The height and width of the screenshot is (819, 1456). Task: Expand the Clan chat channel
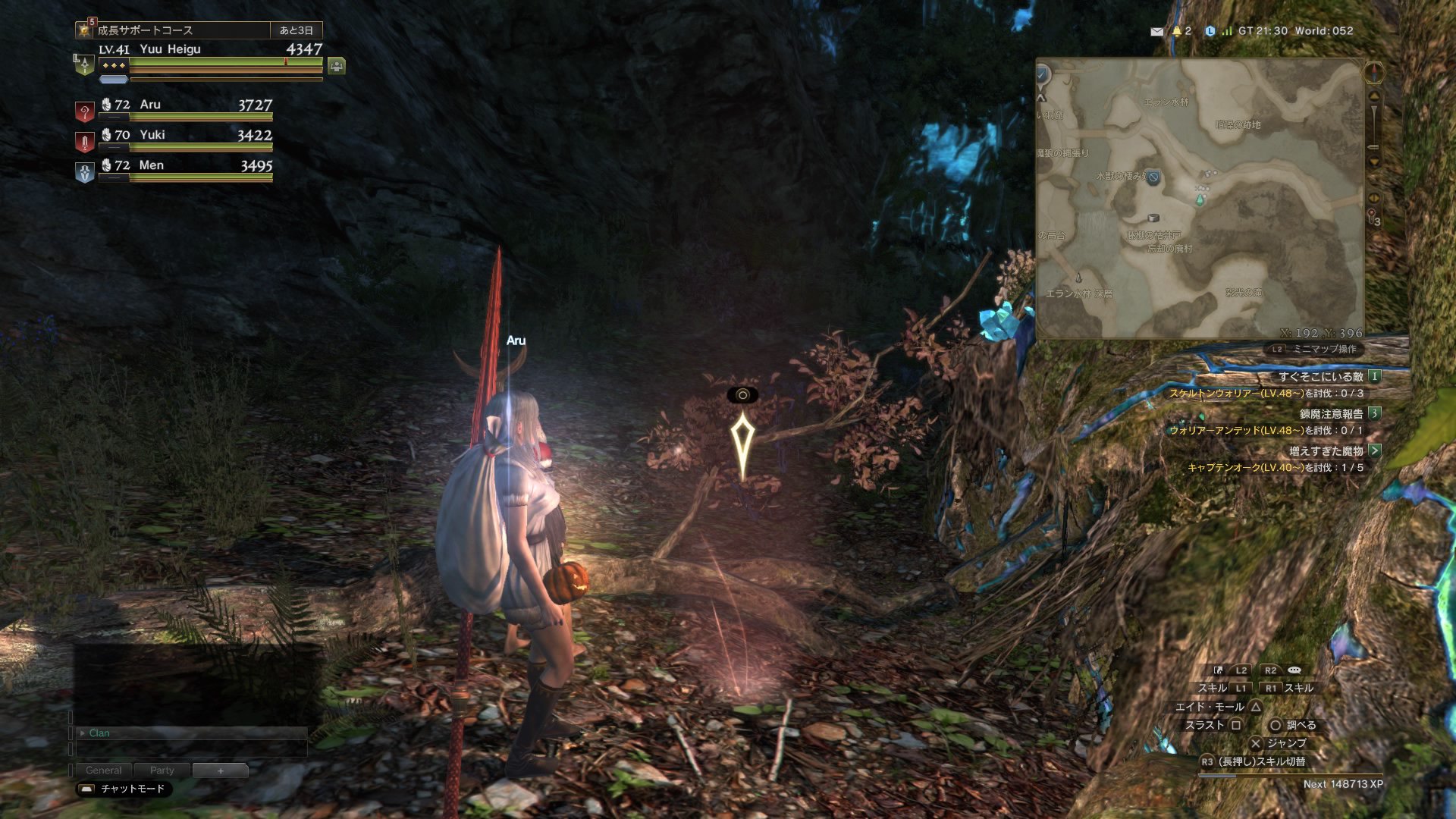click(82, 733)
